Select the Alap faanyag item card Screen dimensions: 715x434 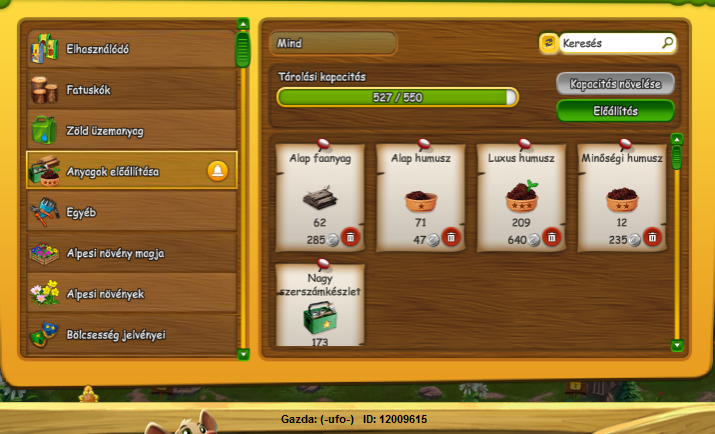click(320, 195)
